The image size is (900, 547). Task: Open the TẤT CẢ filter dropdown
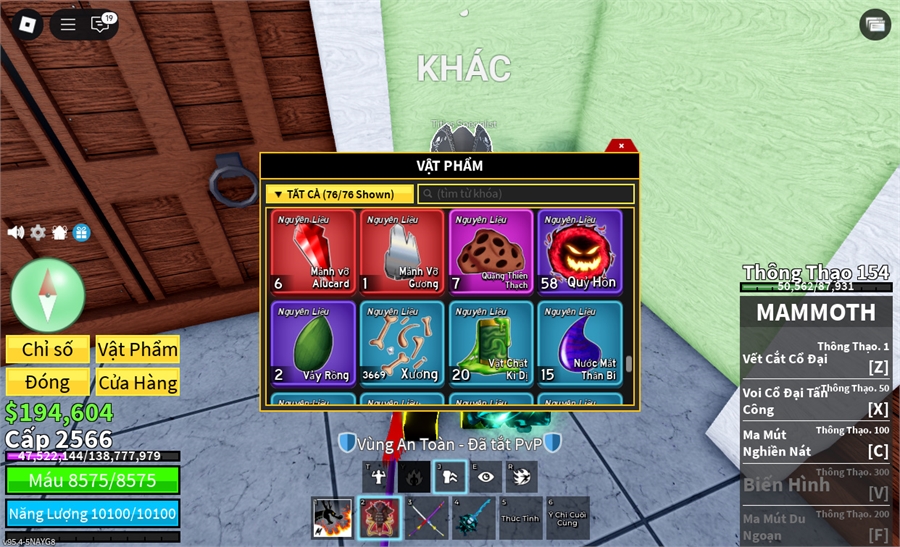click(x=341, y=194)
